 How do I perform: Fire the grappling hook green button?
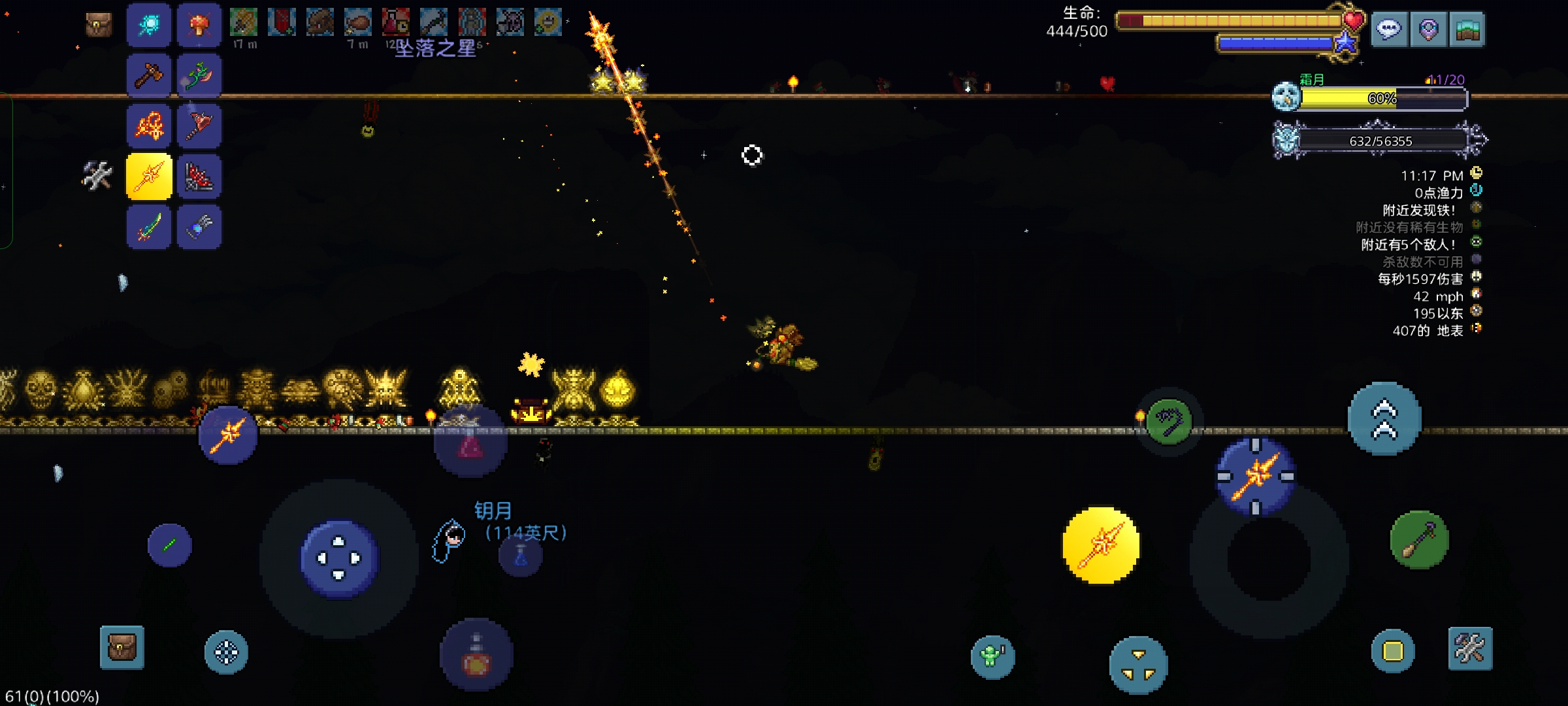click(1169, 421)
